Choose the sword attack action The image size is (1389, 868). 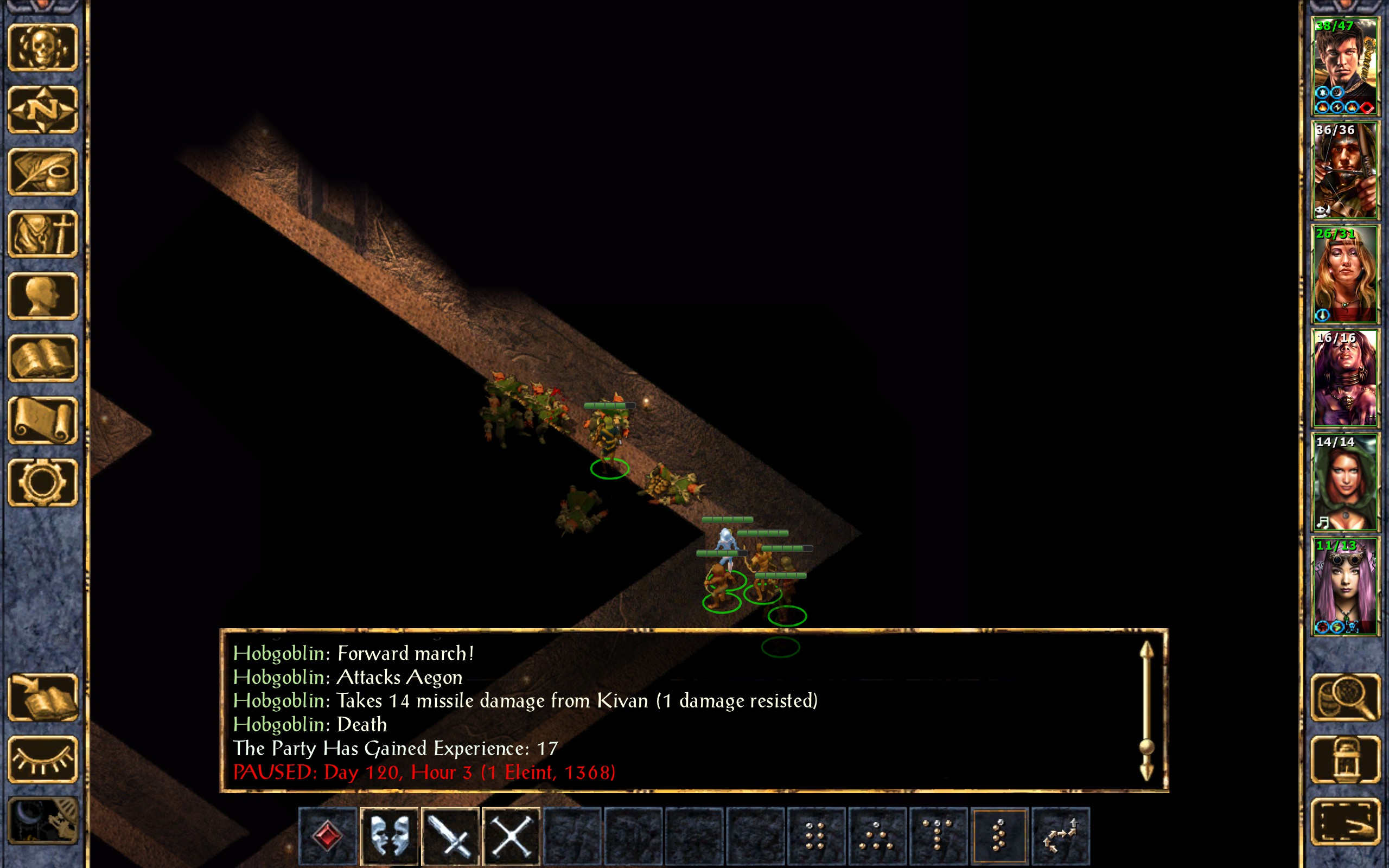tap(450, 835)
